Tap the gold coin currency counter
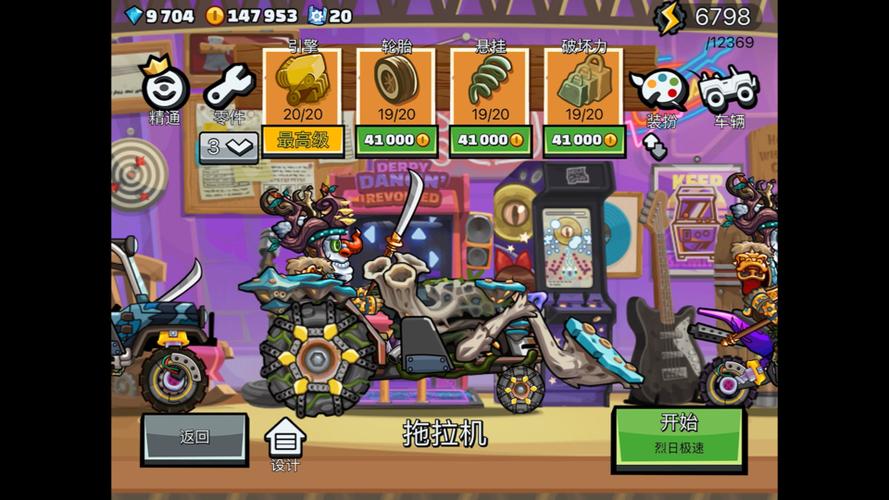 pyautogui.click(x=252, y=15)
